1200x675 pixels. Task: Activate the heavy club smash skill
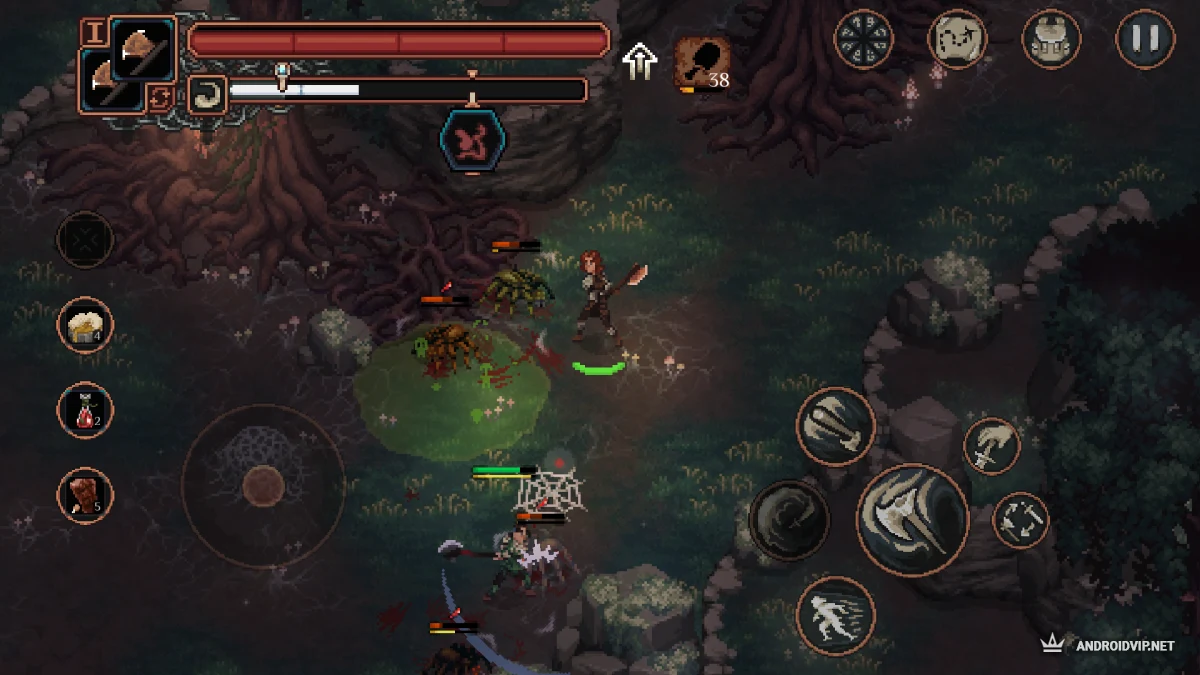point(836,427)
